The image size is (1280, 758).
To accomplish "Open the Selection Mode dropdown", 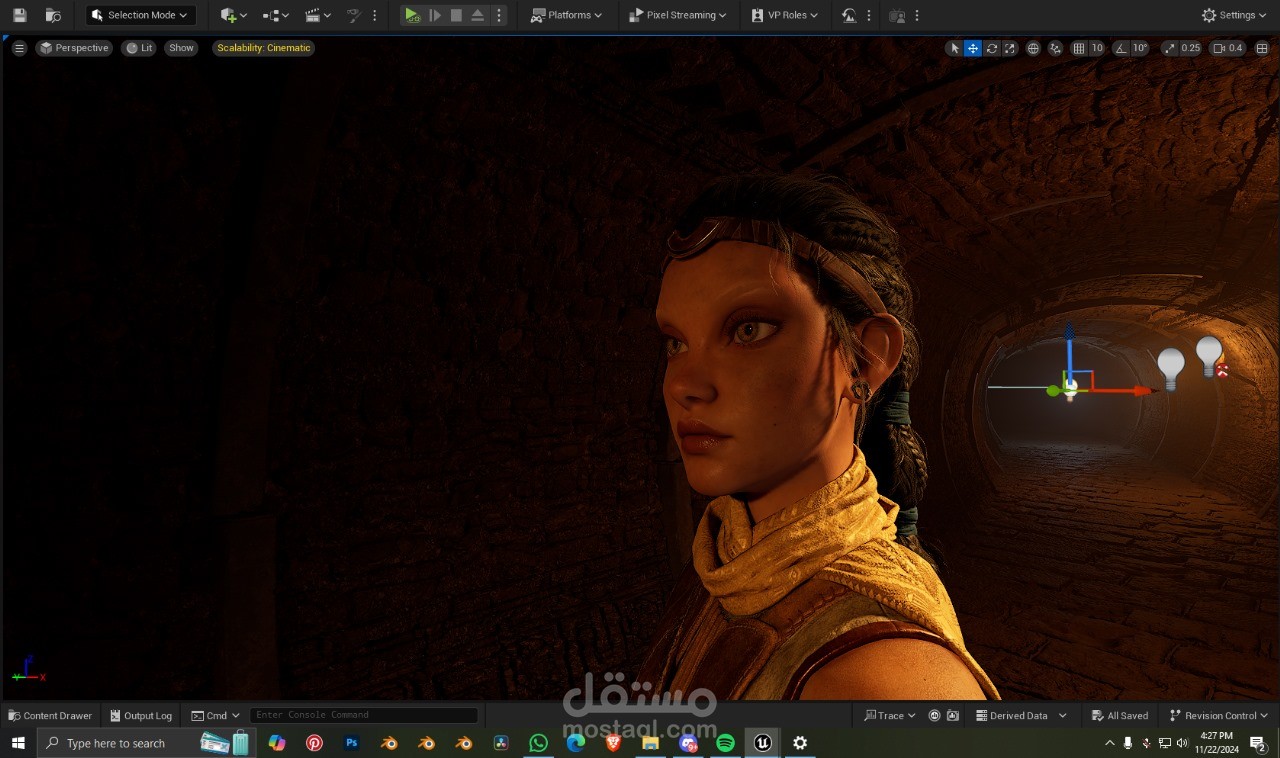I will (140, 15).
